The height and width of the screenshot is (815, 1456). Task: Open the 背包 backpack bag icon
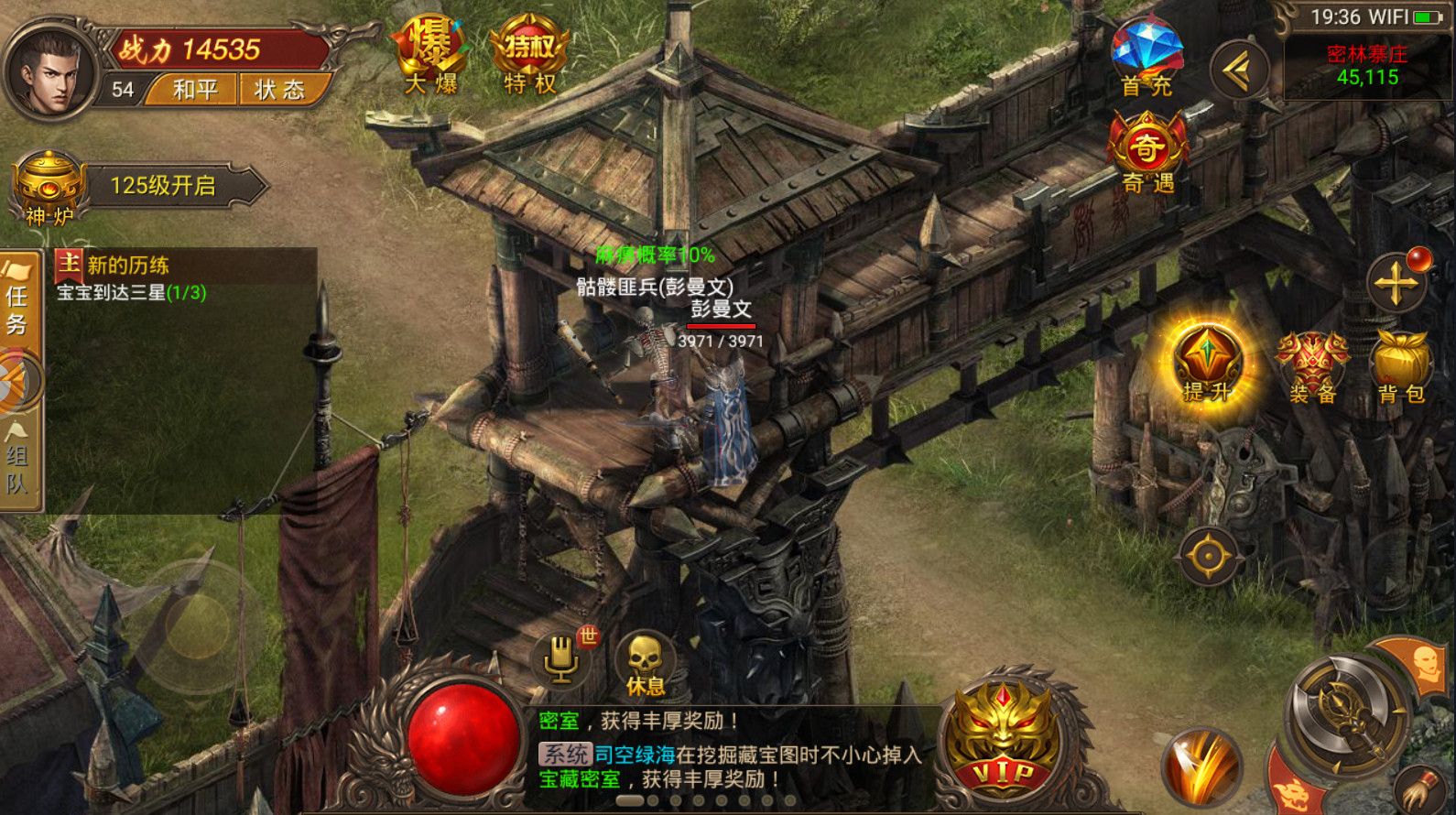click(1404, 366)
